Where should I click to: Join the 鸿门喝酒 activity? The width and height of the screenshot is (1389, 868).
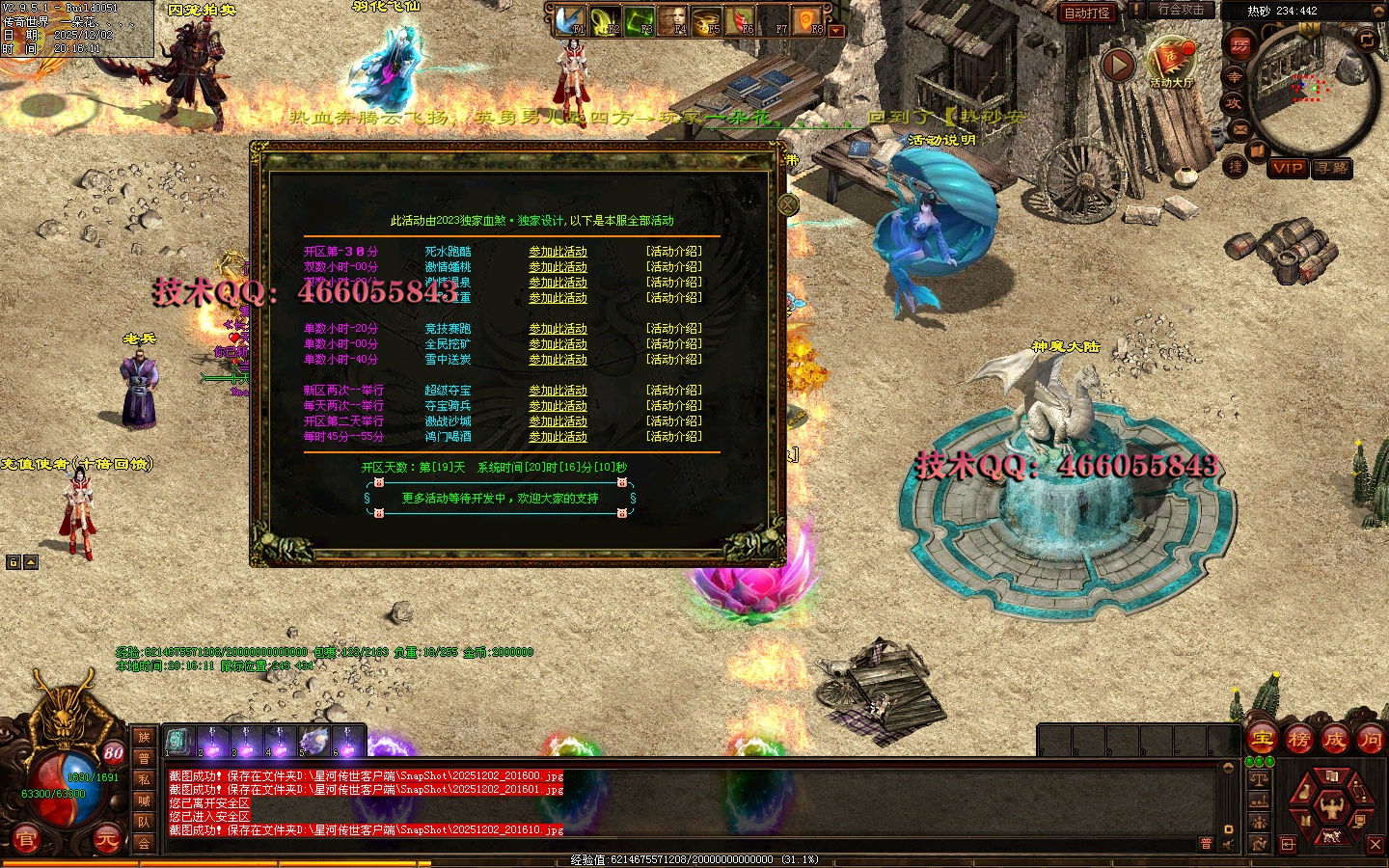tap(558, 437)
